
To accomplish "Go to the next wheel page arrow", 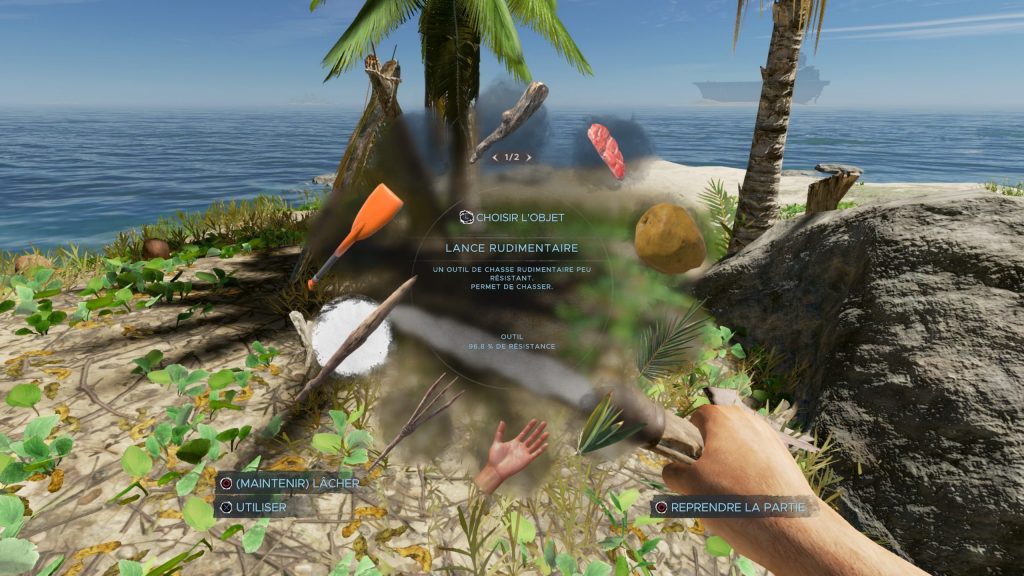I will point(529,157).
